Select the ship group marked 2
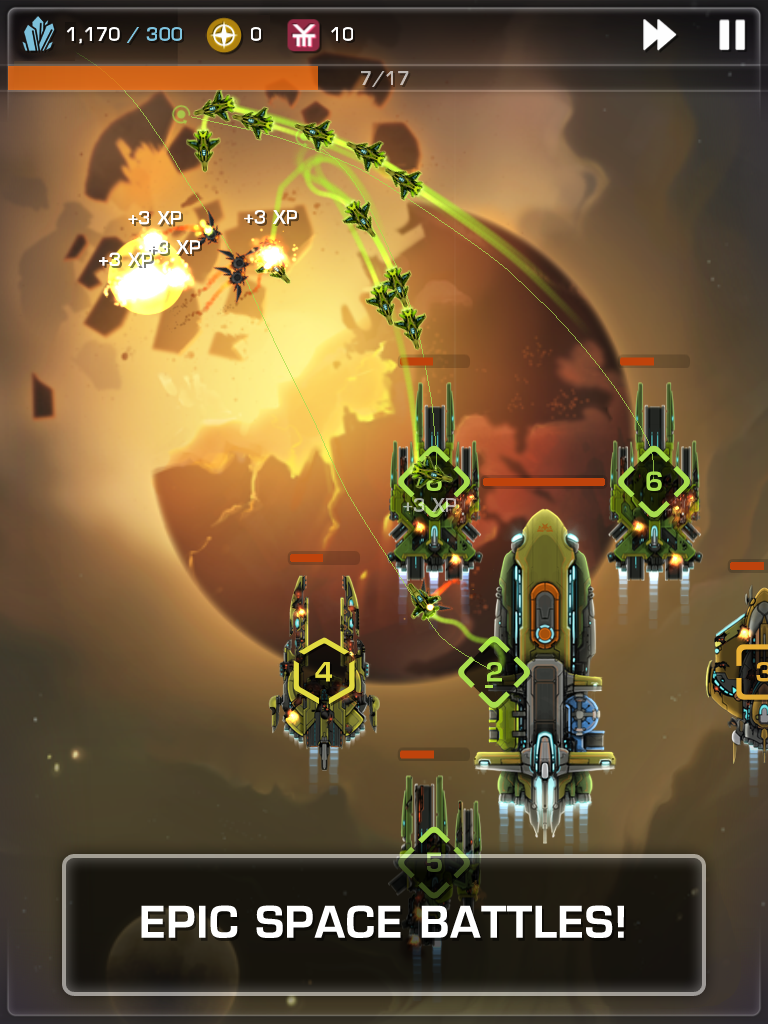 coord(493,673)
